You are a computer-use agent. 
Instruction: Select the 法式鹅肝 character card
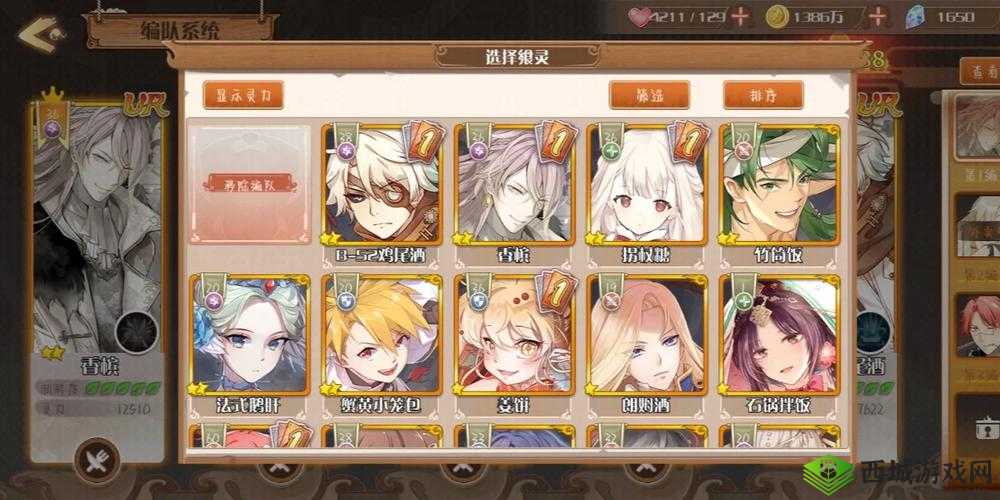coord(249,338)
